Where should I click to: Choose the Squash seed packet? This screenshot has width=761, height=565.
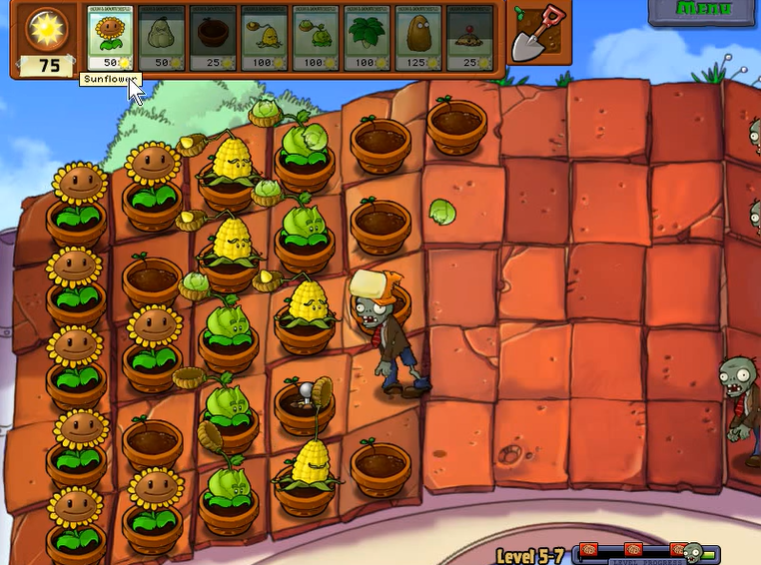(162, 38)
